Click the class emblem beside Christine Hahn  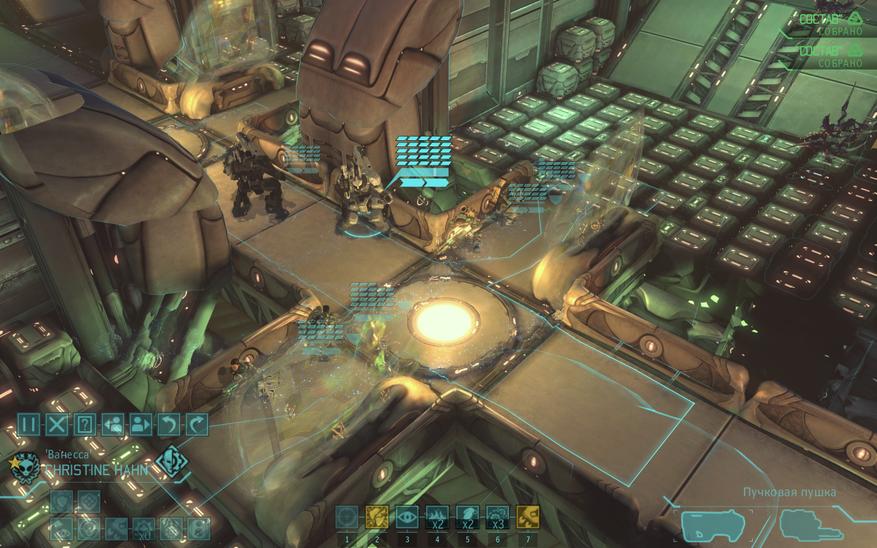[172, 464]
